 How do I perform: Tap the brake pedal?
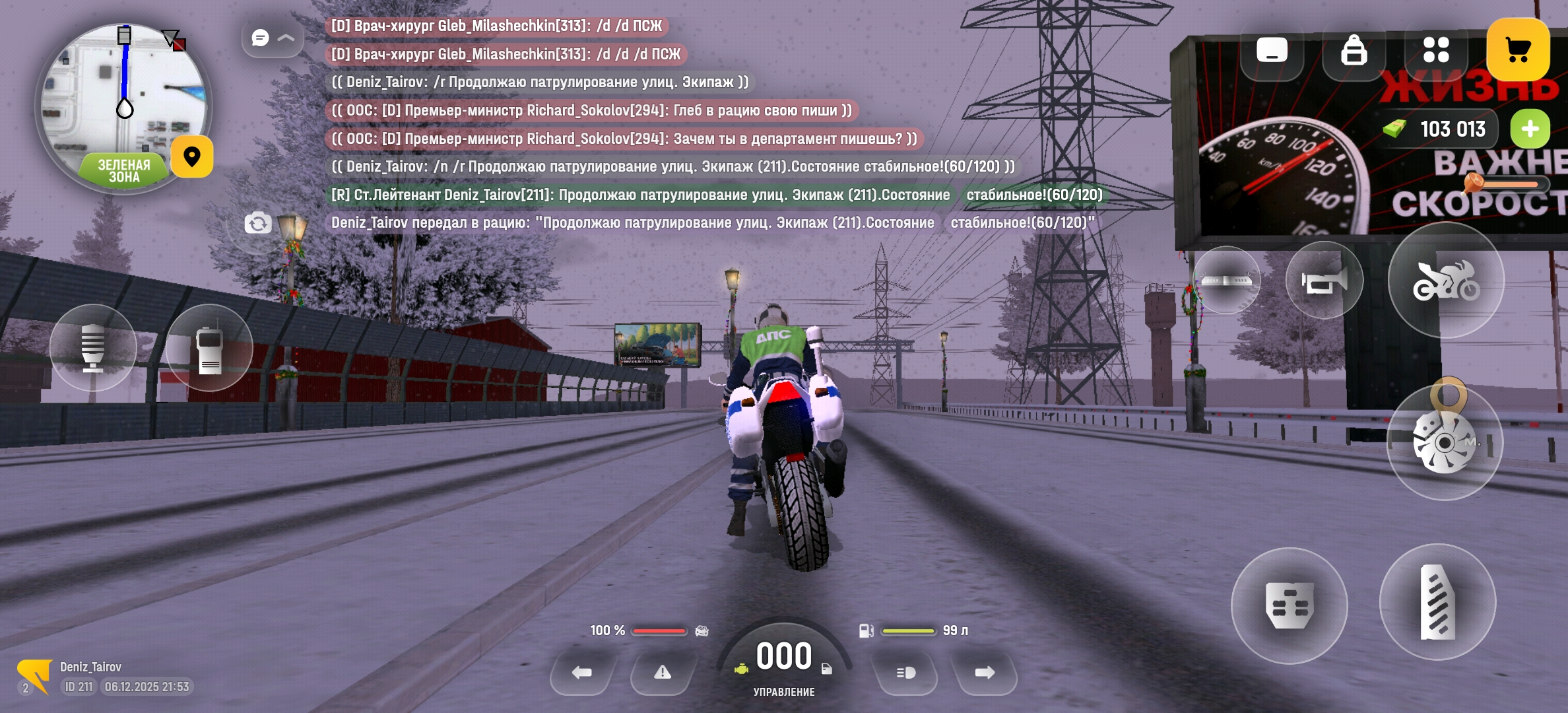tap(1289, 605)
